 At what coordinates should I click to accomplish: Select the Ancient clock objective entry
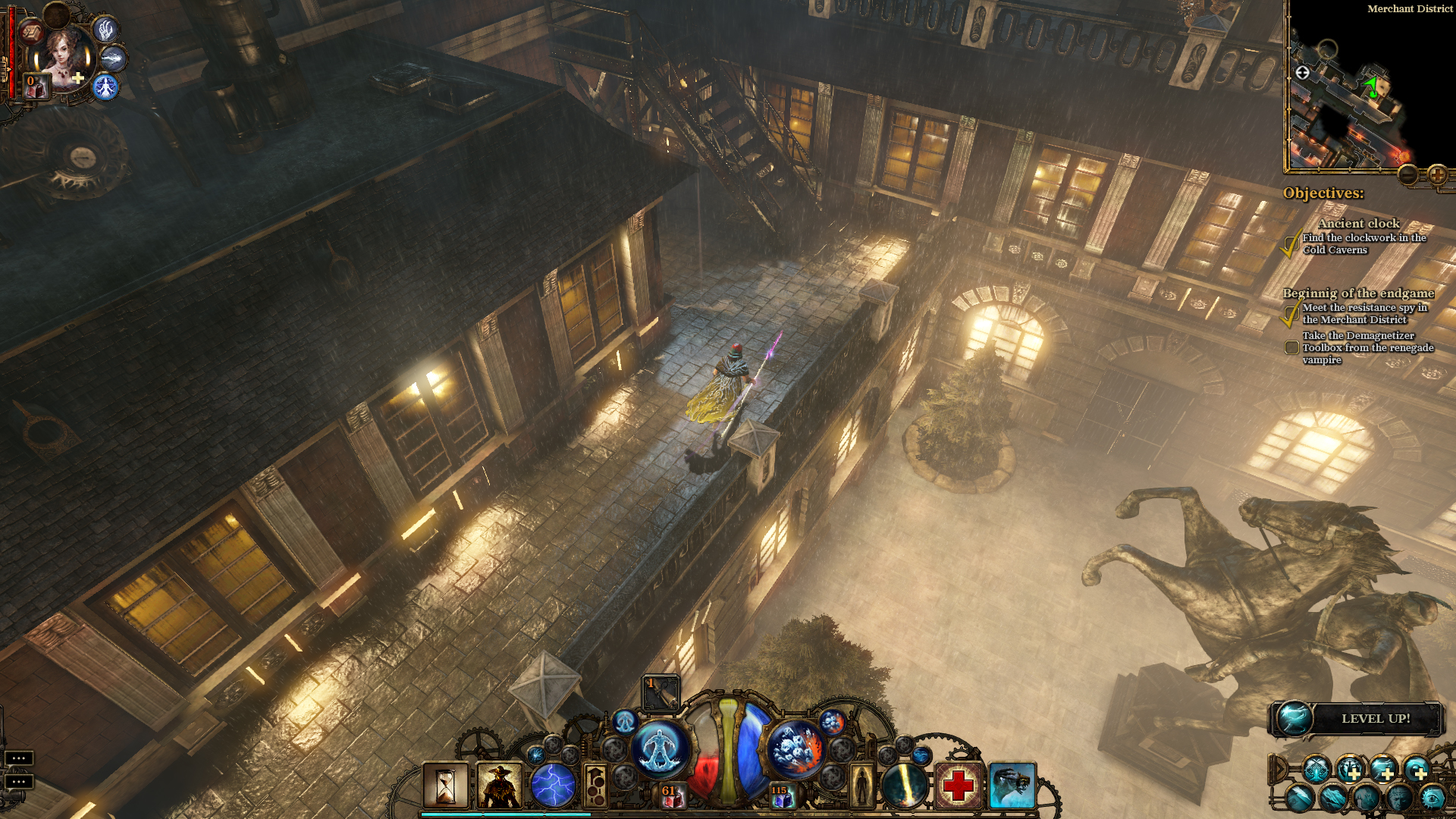1360,224
